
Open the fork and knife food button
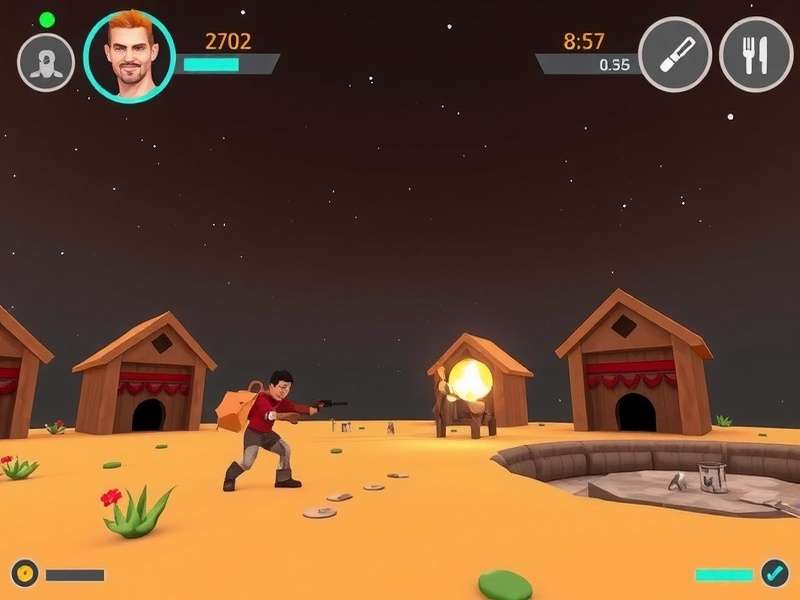756,54
